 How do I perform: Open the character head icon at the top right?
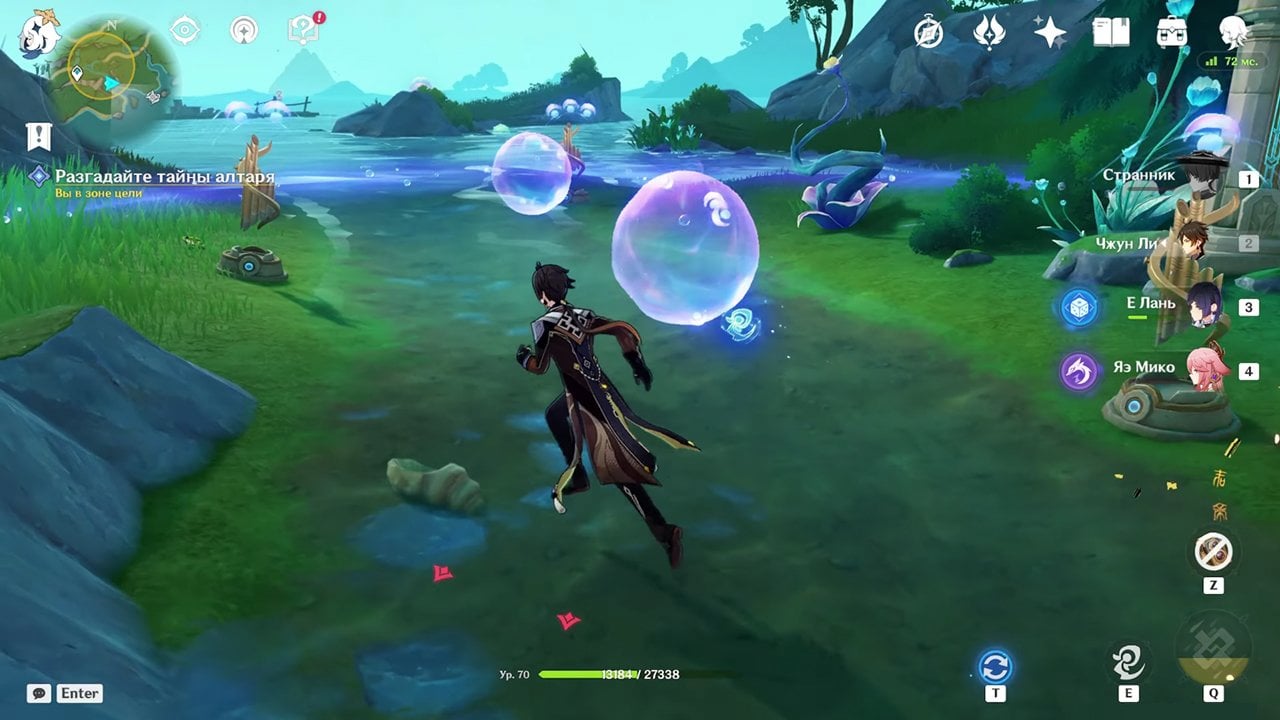click(1234, 33)
